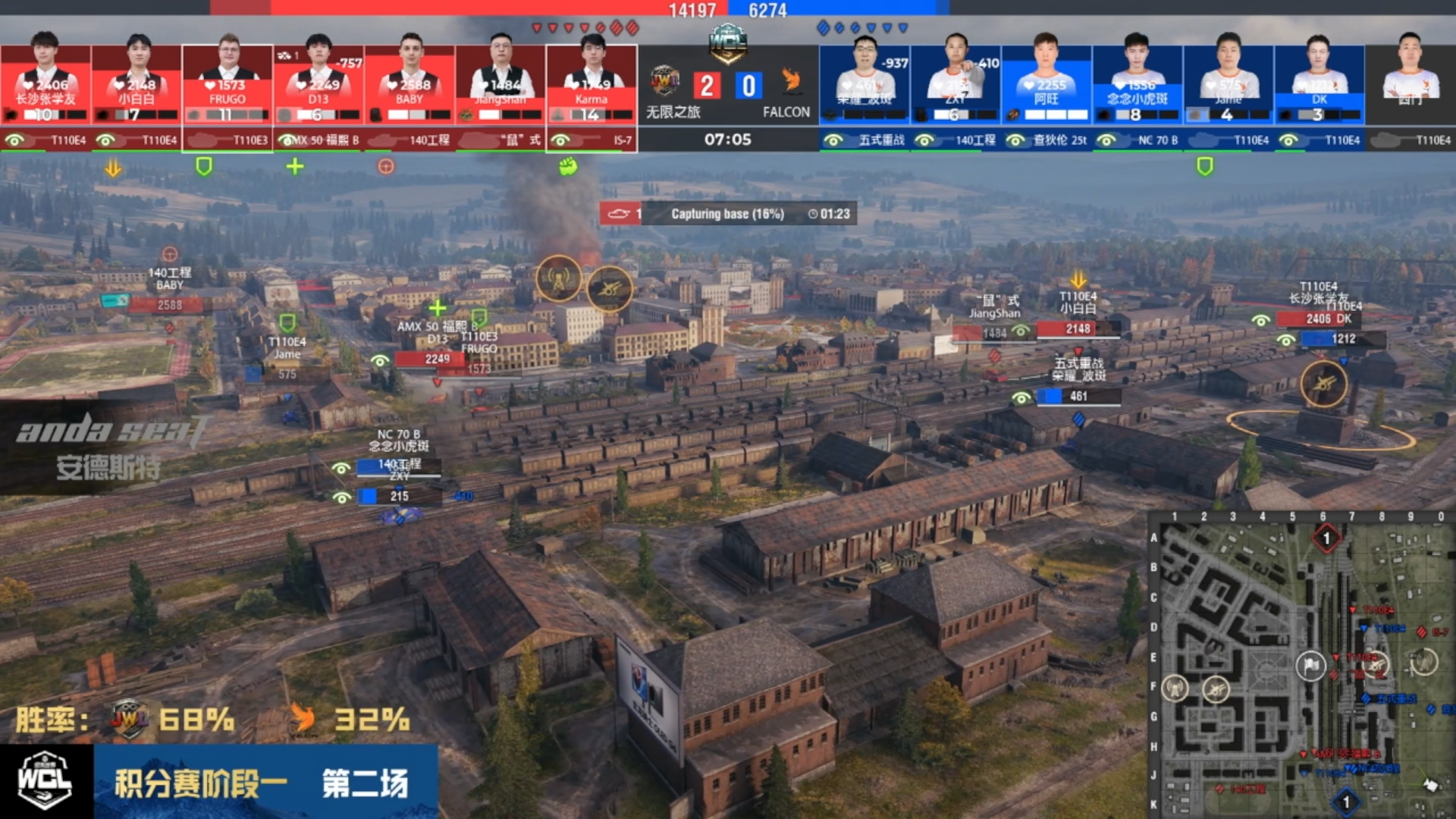Click the Capturing base progress indicator
The image size is (1456, 819).
(728, 214)
